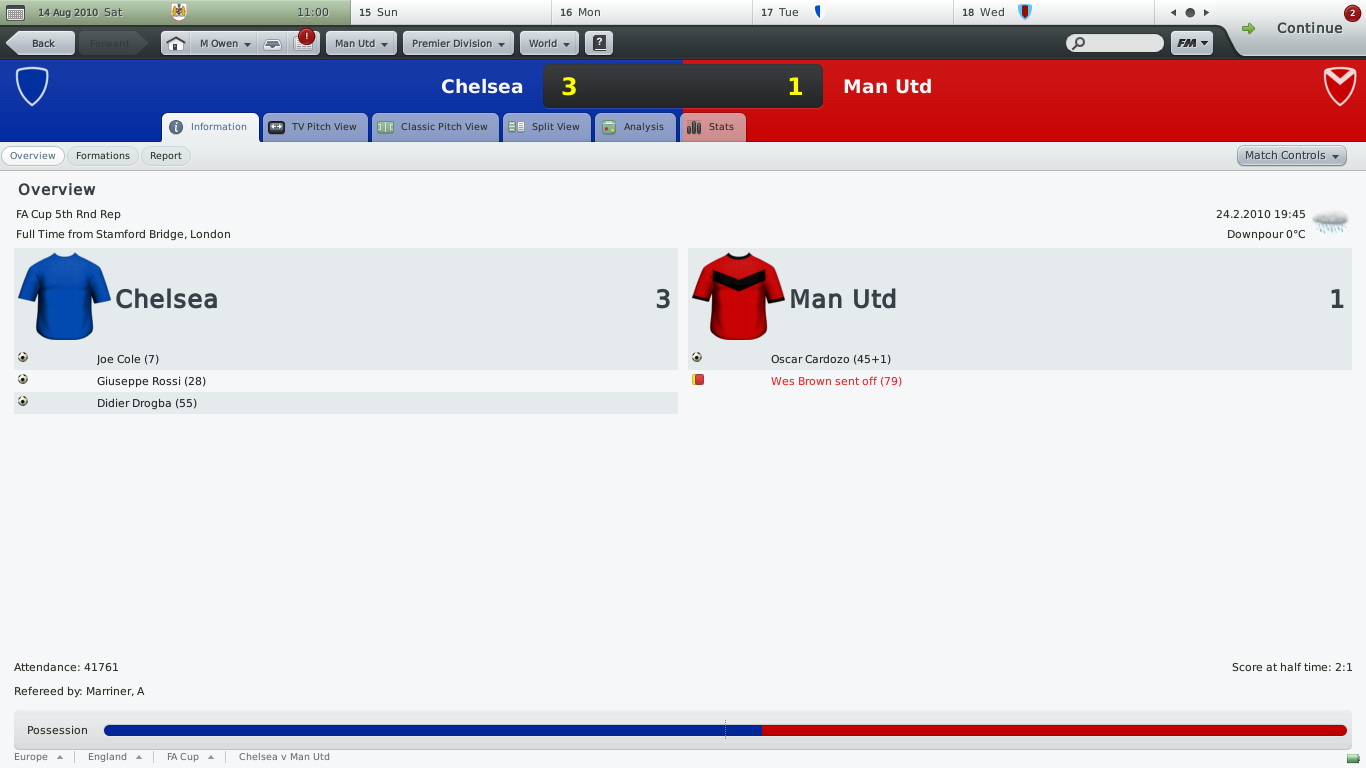Open the M Owen manager dropdown
This screenshot has width=1366, height=768.
pyautogui.click(x=224, y=44)
